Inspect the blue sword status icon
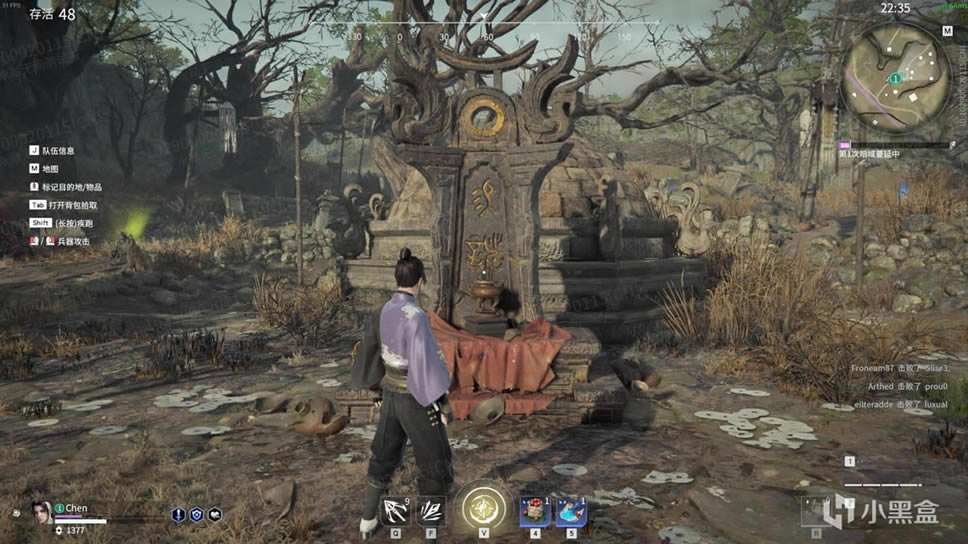The image size is (968, 544). click(x=178, y=515)
